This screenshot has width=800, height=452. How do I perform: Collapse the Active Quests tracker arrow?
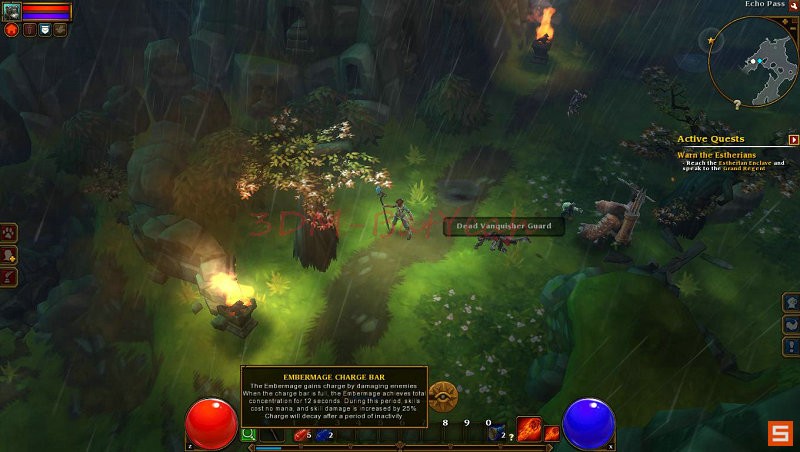click(x=794, y=140)
